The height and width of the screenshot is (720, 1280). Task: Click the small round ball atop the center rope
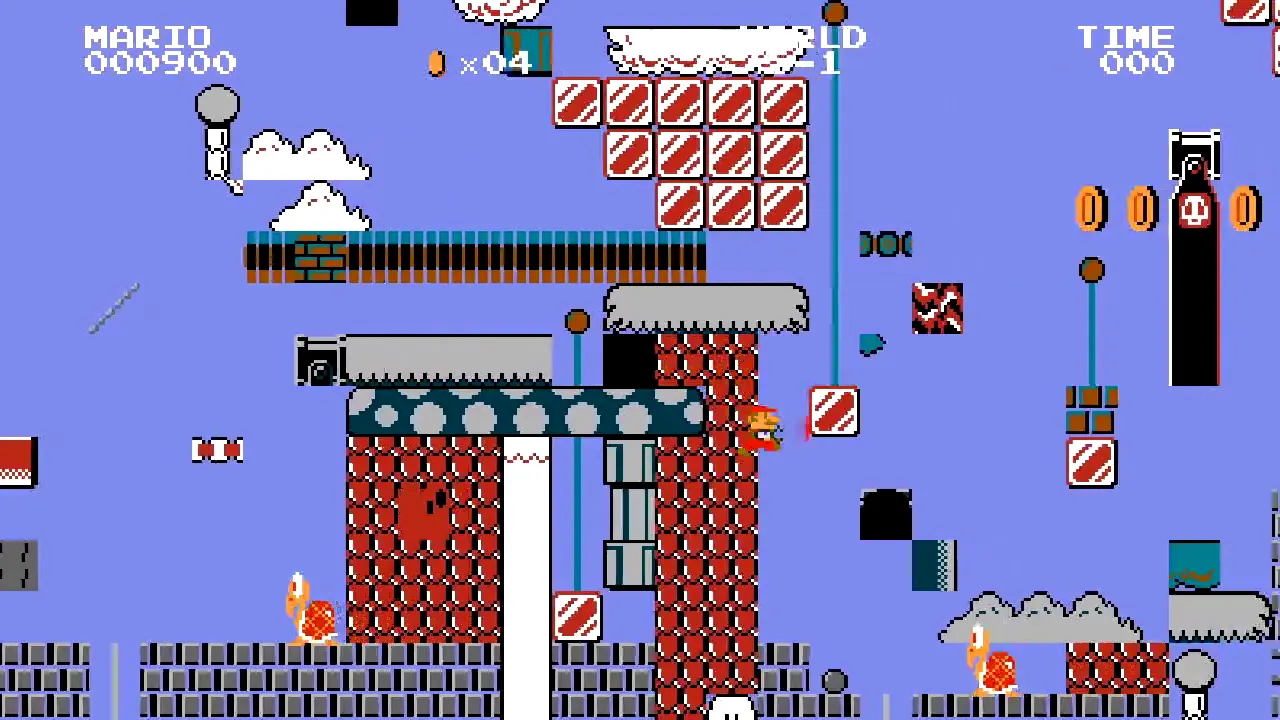577,321
